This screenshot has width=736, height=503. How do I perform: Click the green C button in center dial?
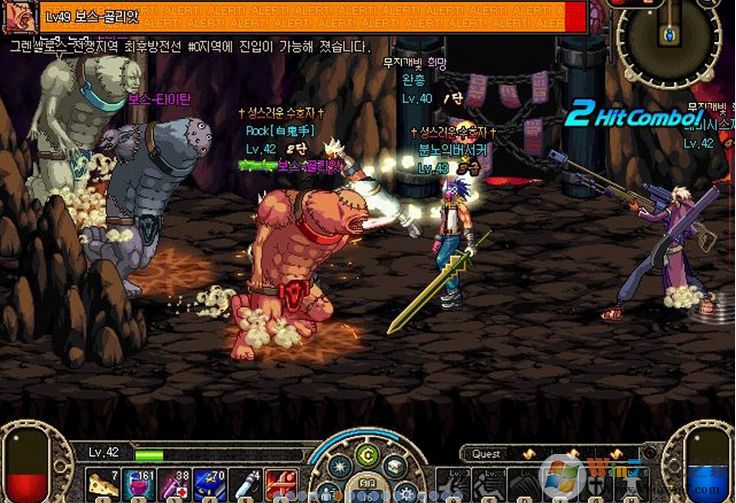[x=368, y=453]
